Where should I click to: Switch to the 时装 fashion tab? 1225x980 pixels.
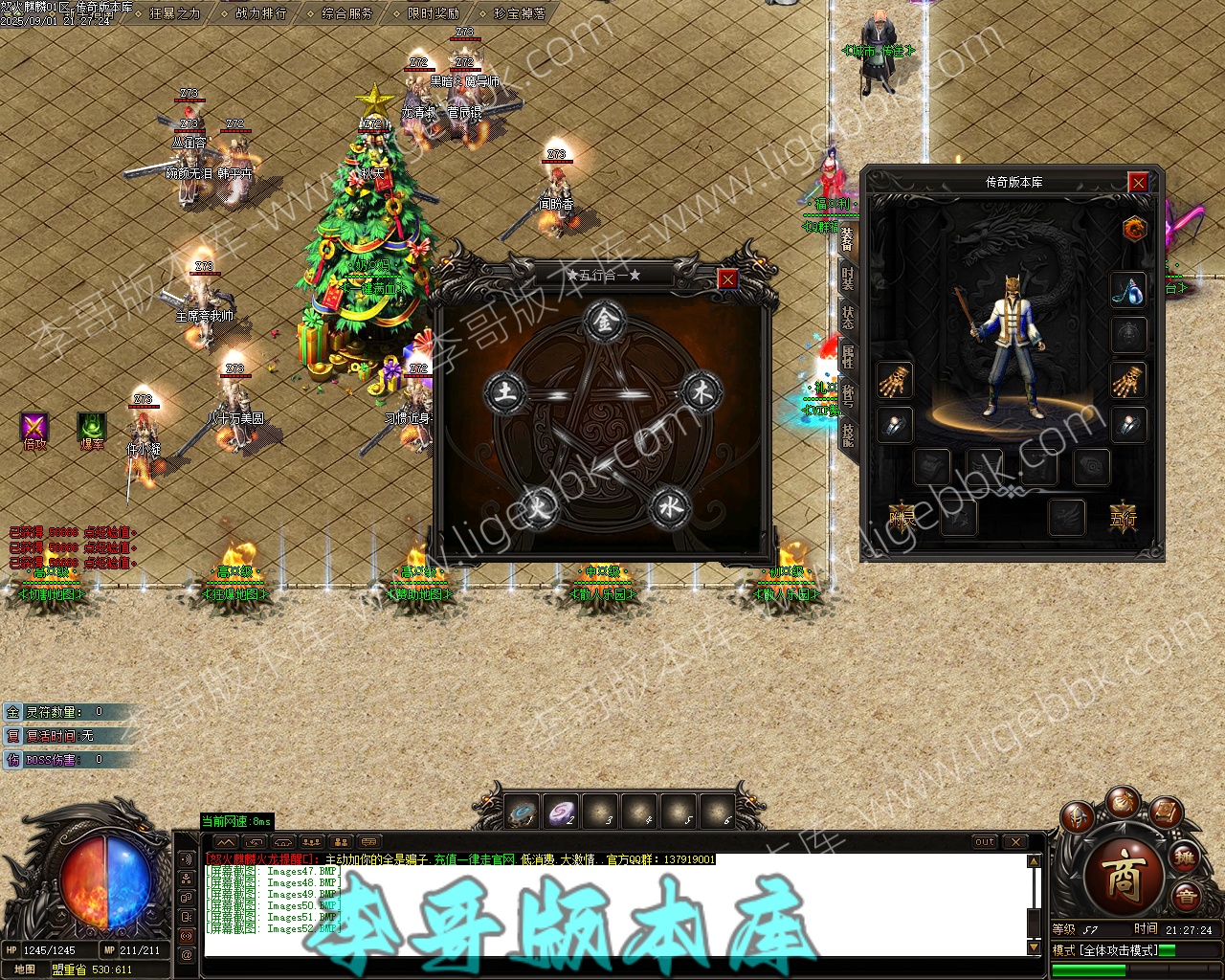click(x=848, y=278)
